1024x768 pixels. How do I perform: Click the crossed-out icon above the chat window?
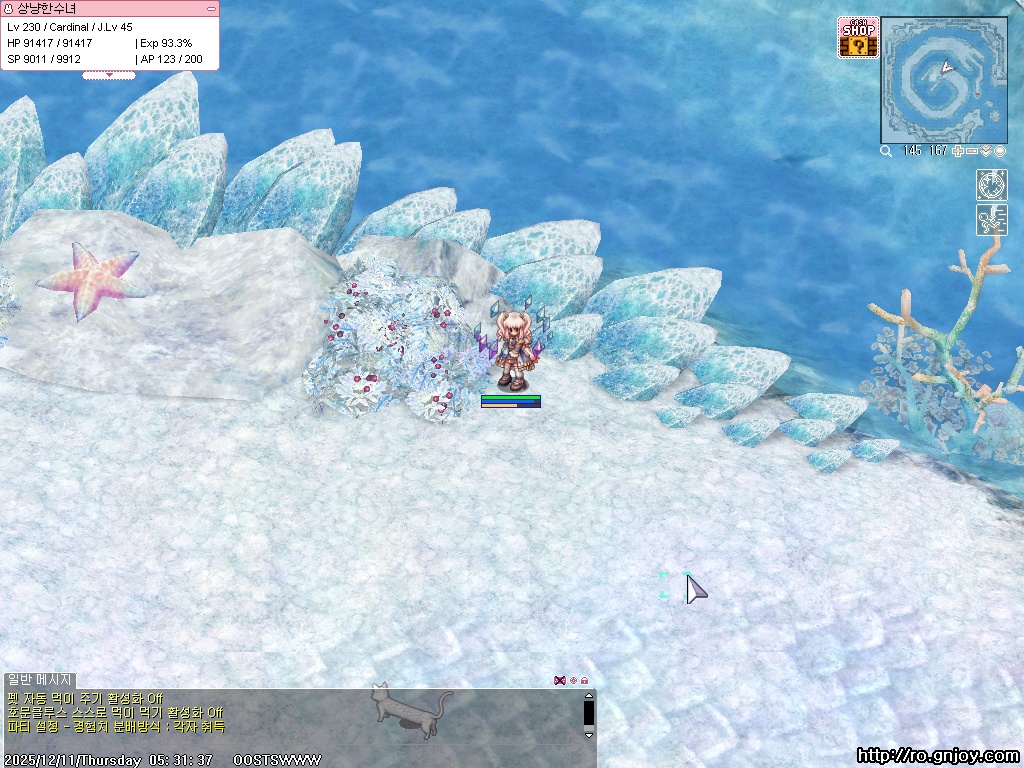[560, 680]
